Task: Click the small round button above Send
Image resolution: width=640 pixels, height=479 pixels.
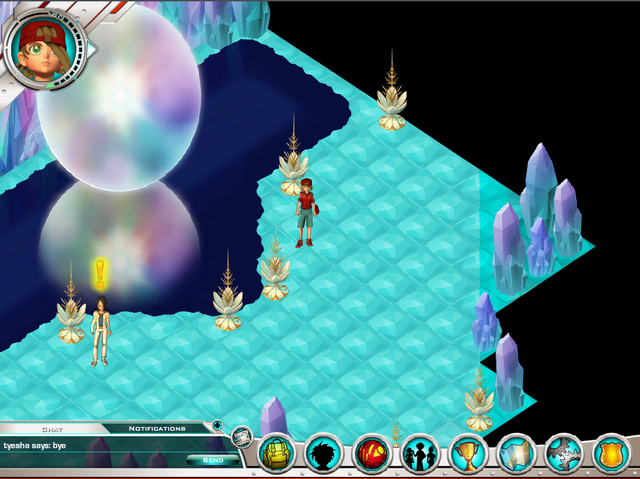Action: pyautogui.click(x=216, y=426)
